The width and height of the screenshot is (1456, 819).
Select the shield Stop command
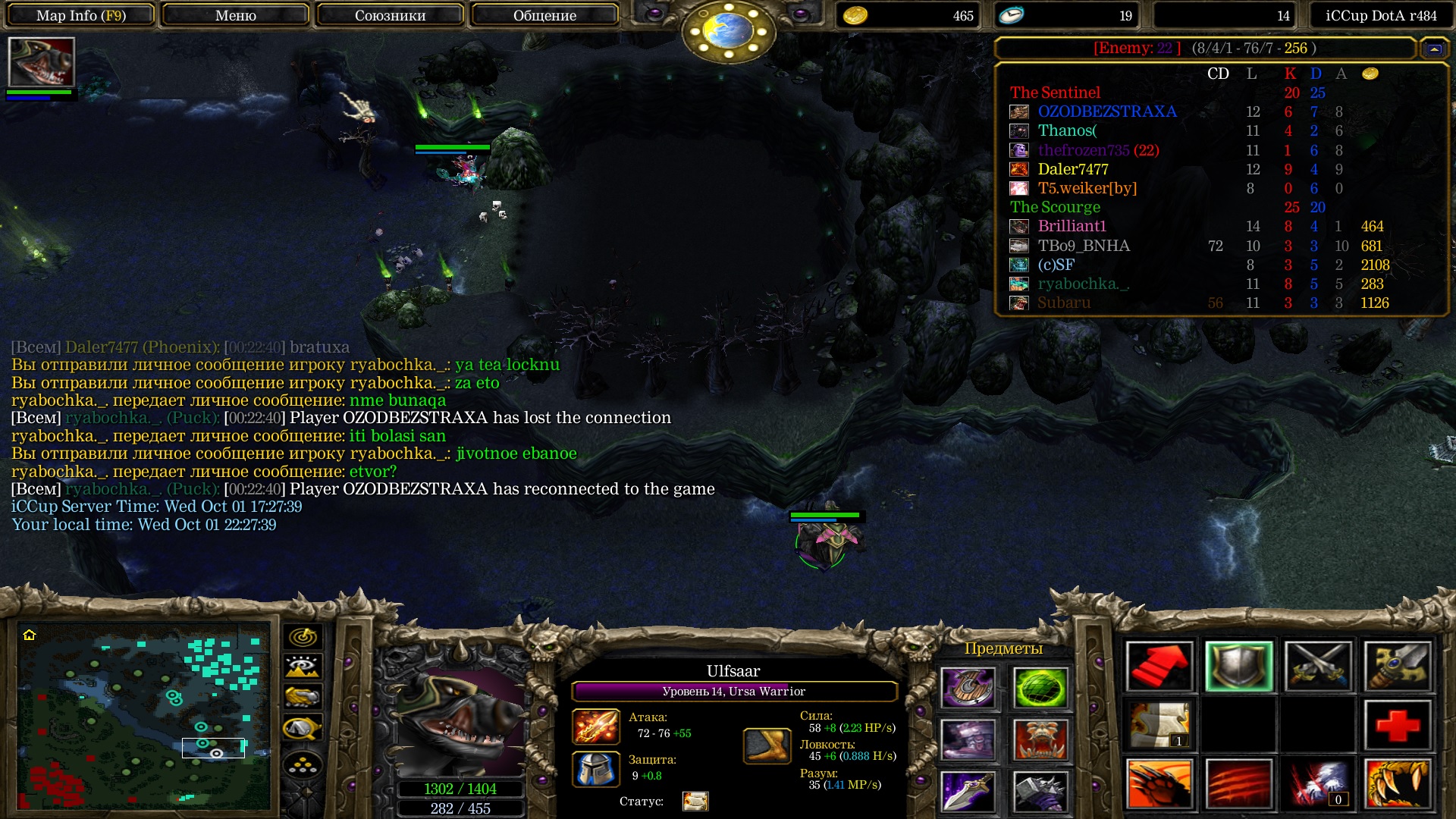click(x=1238, y=667)
